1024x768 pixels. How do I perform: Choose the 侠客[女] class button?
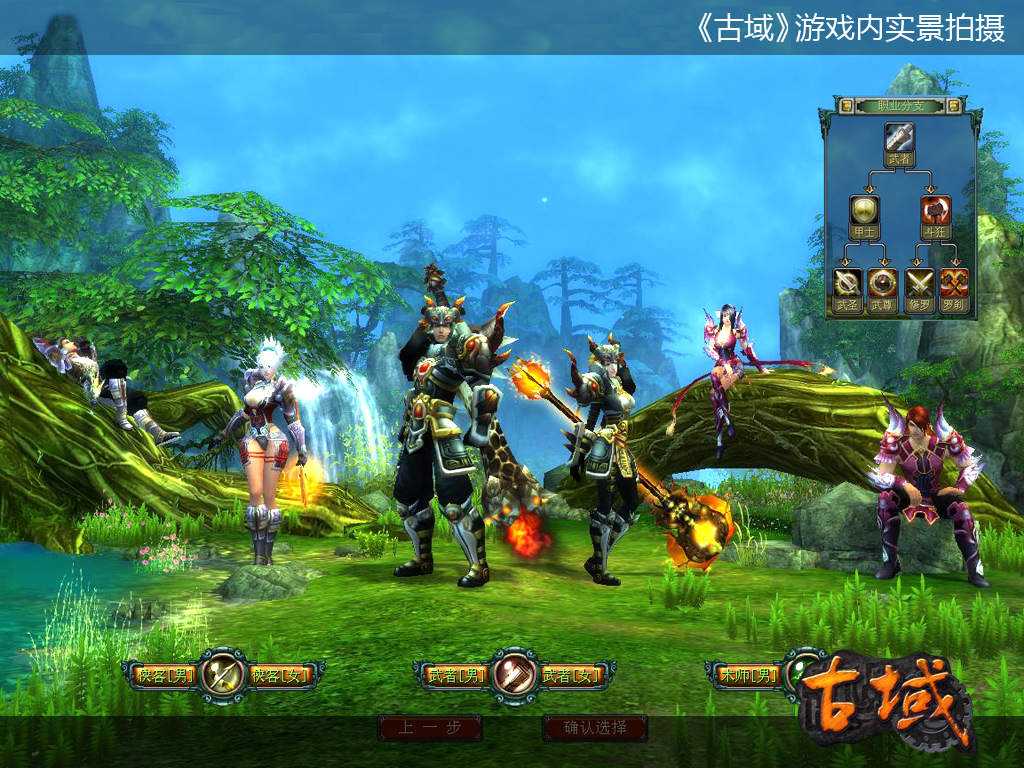click(x=281, y=676)
